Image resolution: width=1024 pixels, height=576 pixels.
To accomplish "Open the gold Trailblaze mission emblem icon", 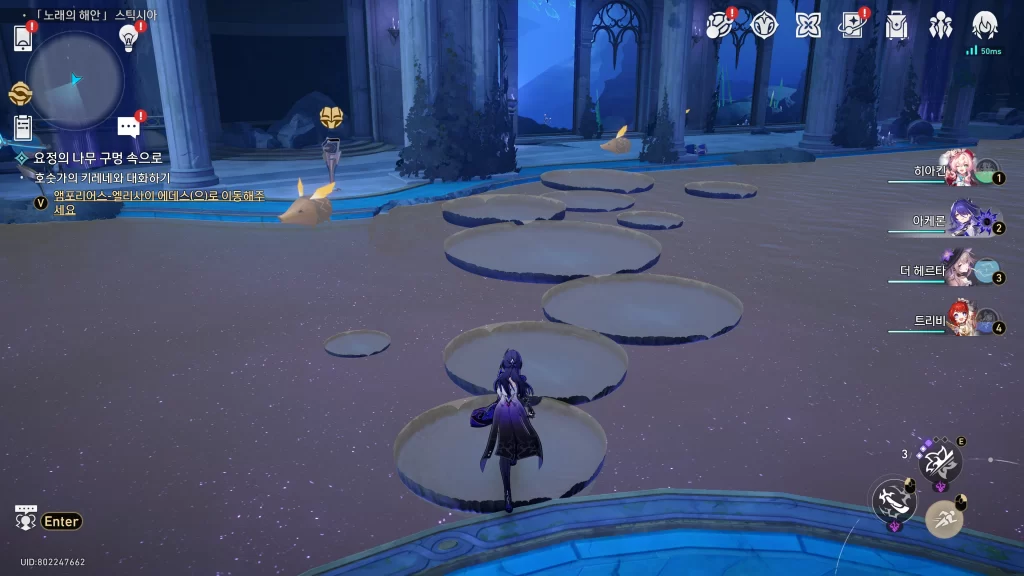I will point(20,94).
